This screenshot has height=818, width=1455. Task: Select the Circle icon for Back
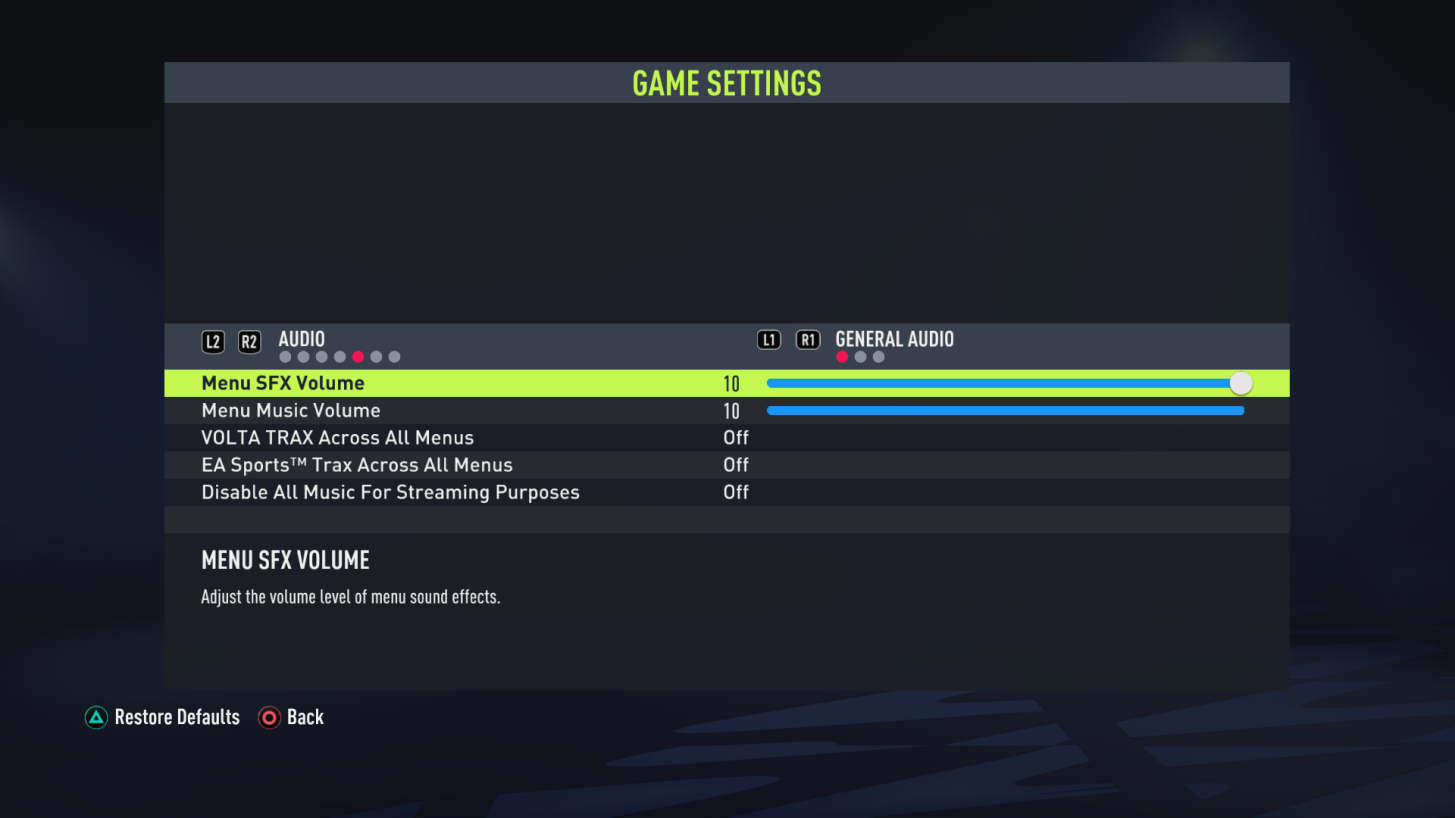coord(268,717)
